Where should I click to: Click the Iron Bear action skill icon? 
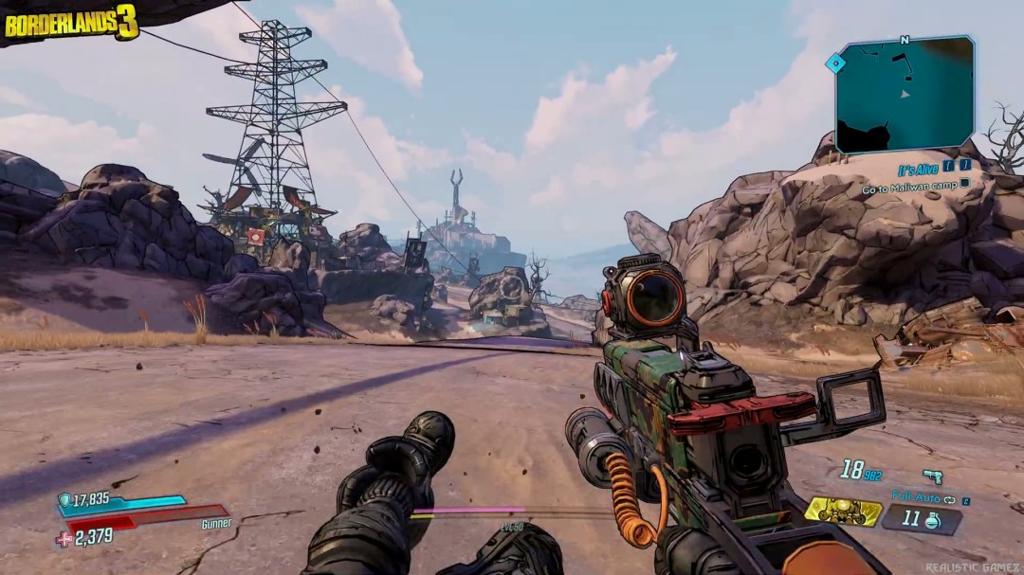[x=843, y=512]
